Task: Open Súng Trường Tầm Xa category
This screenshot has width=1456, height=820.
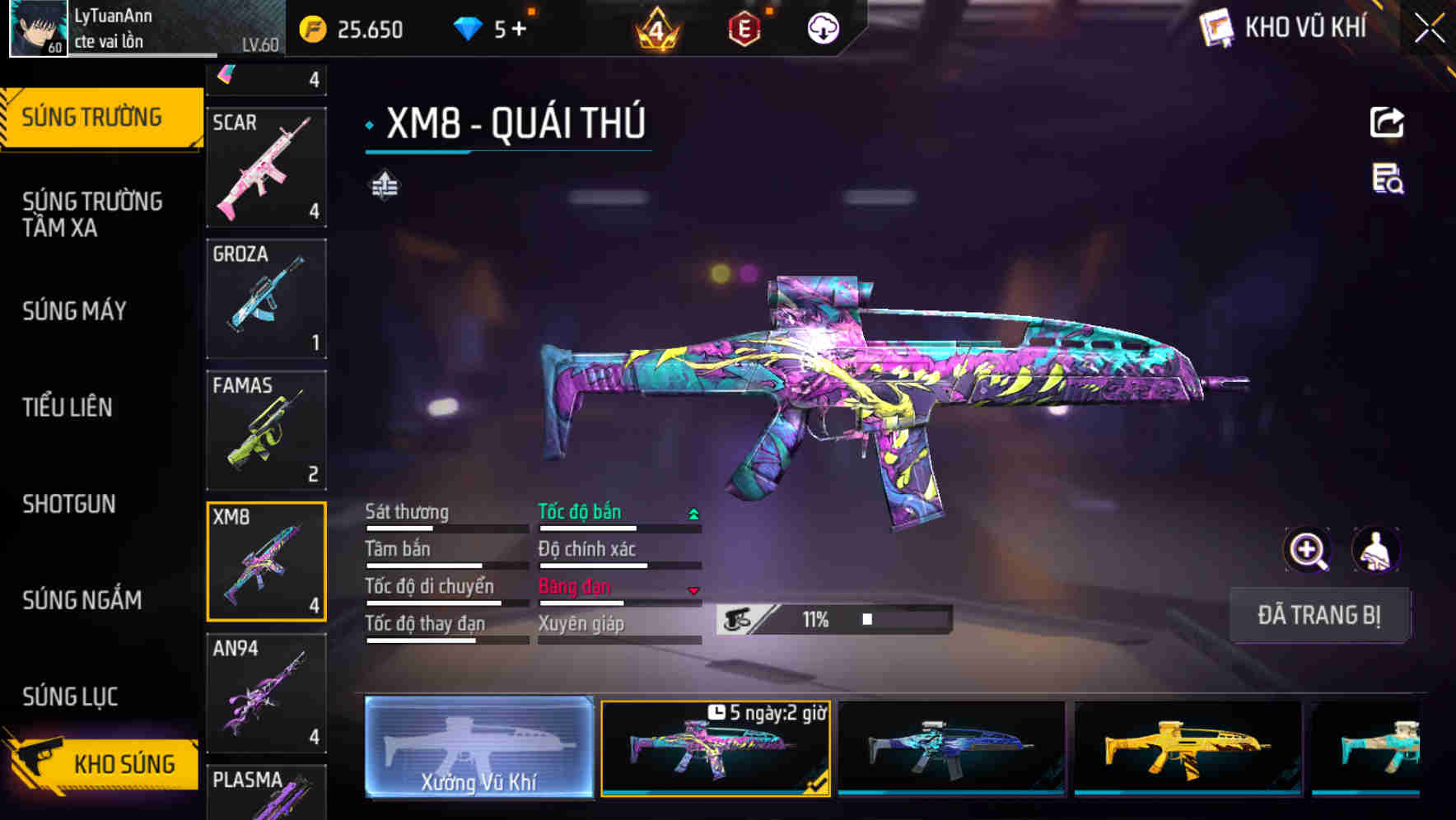Action: pos(92,215)
